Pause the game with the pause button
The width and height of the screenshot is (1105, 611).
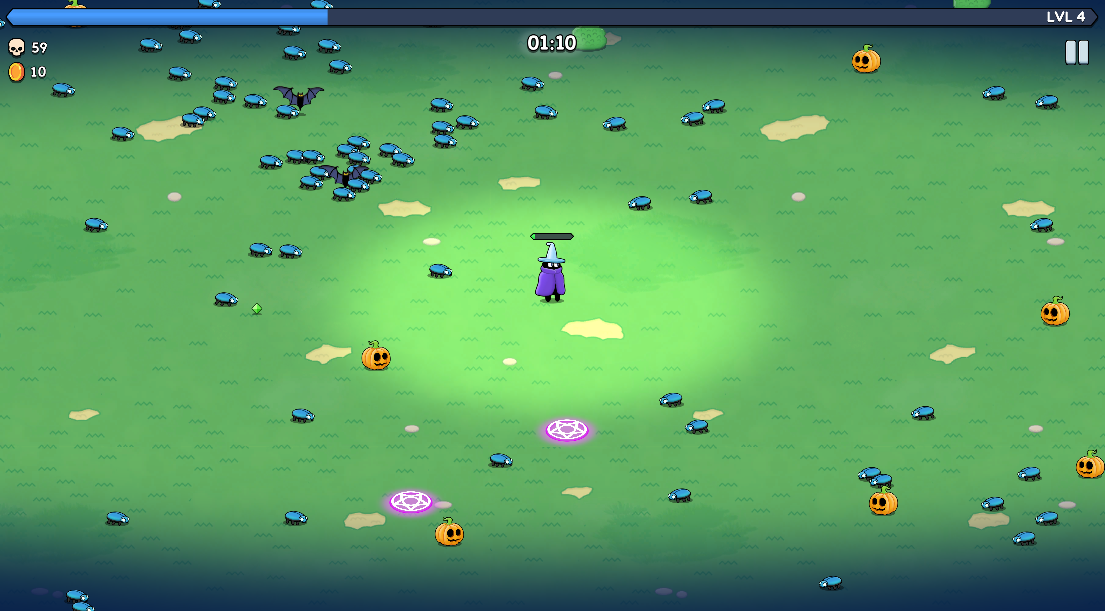coord(1076,52)
